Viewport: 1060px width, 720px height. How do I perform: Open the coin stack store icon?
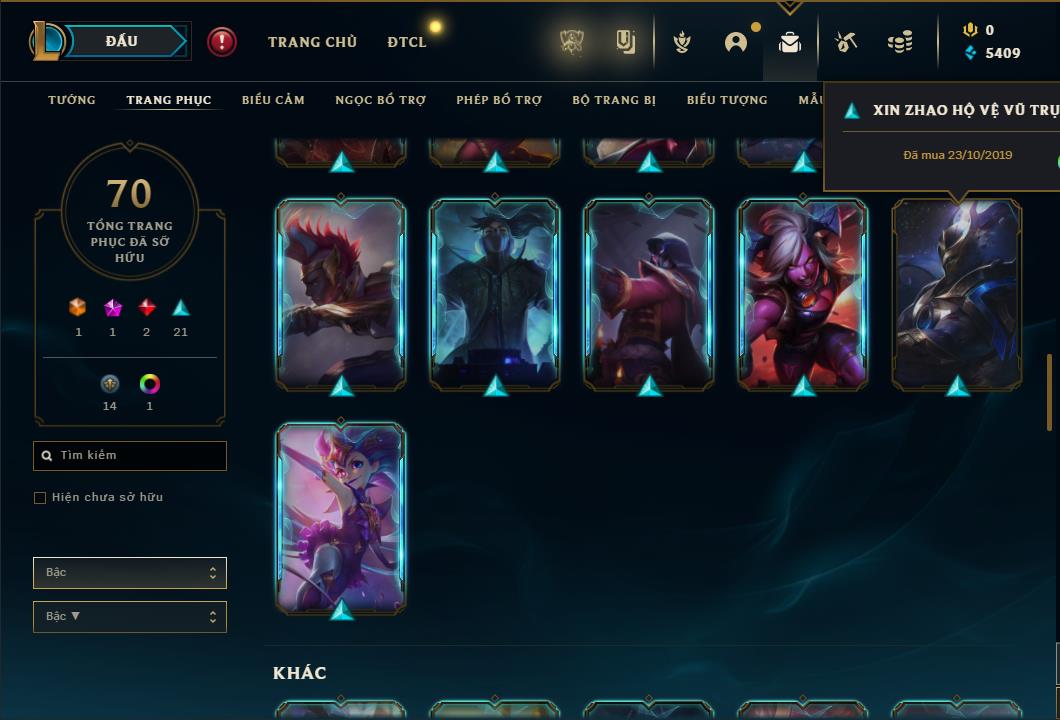pos(900,42)
